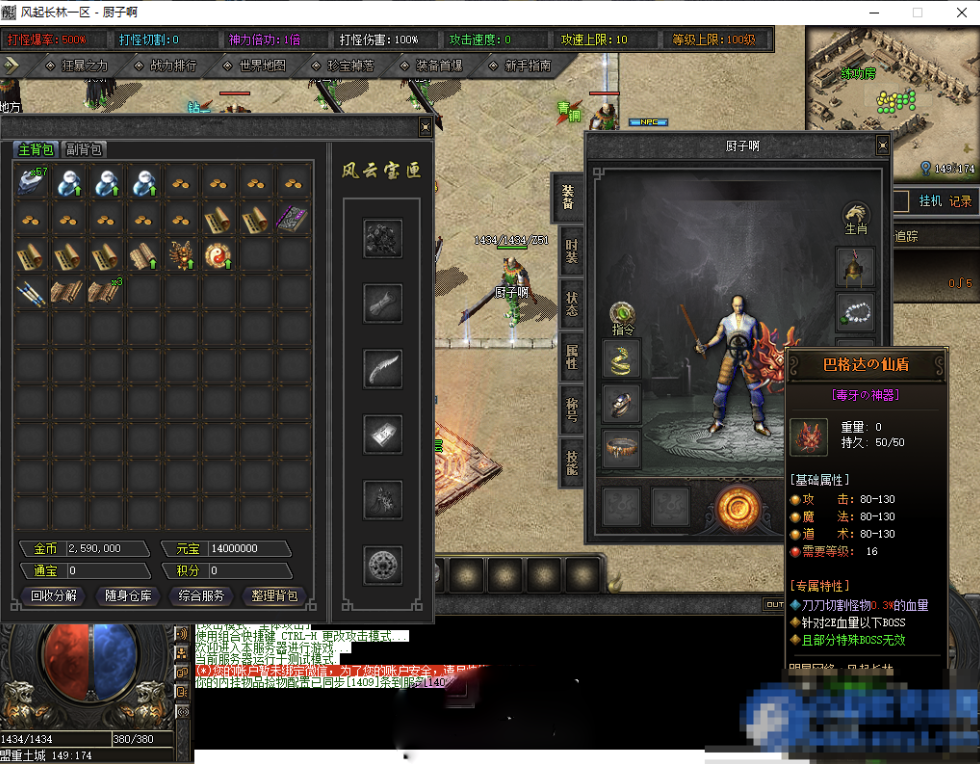
Task: Open the 战力排行 ranking menu
Action: [172, 65]
